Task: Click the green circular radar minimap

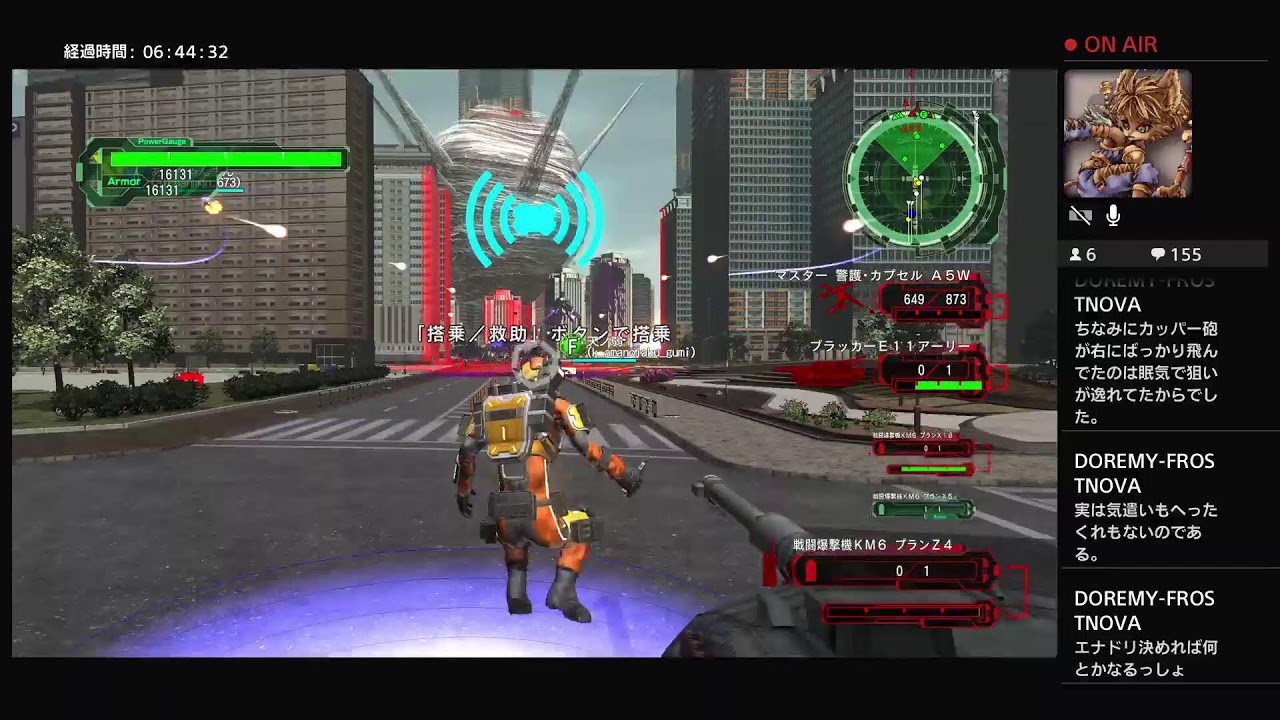Action: click(x=919, y=179)
